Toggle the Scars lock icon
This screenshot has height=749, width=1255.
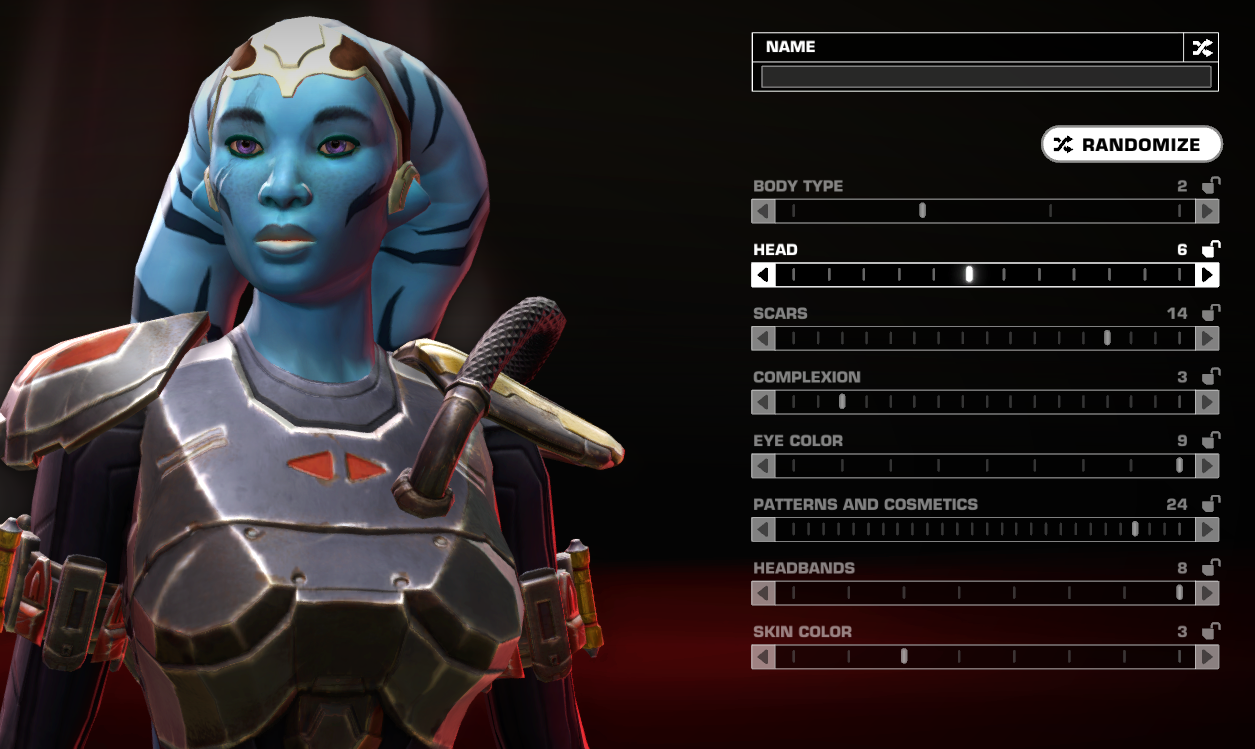(x=1210, y=313)
